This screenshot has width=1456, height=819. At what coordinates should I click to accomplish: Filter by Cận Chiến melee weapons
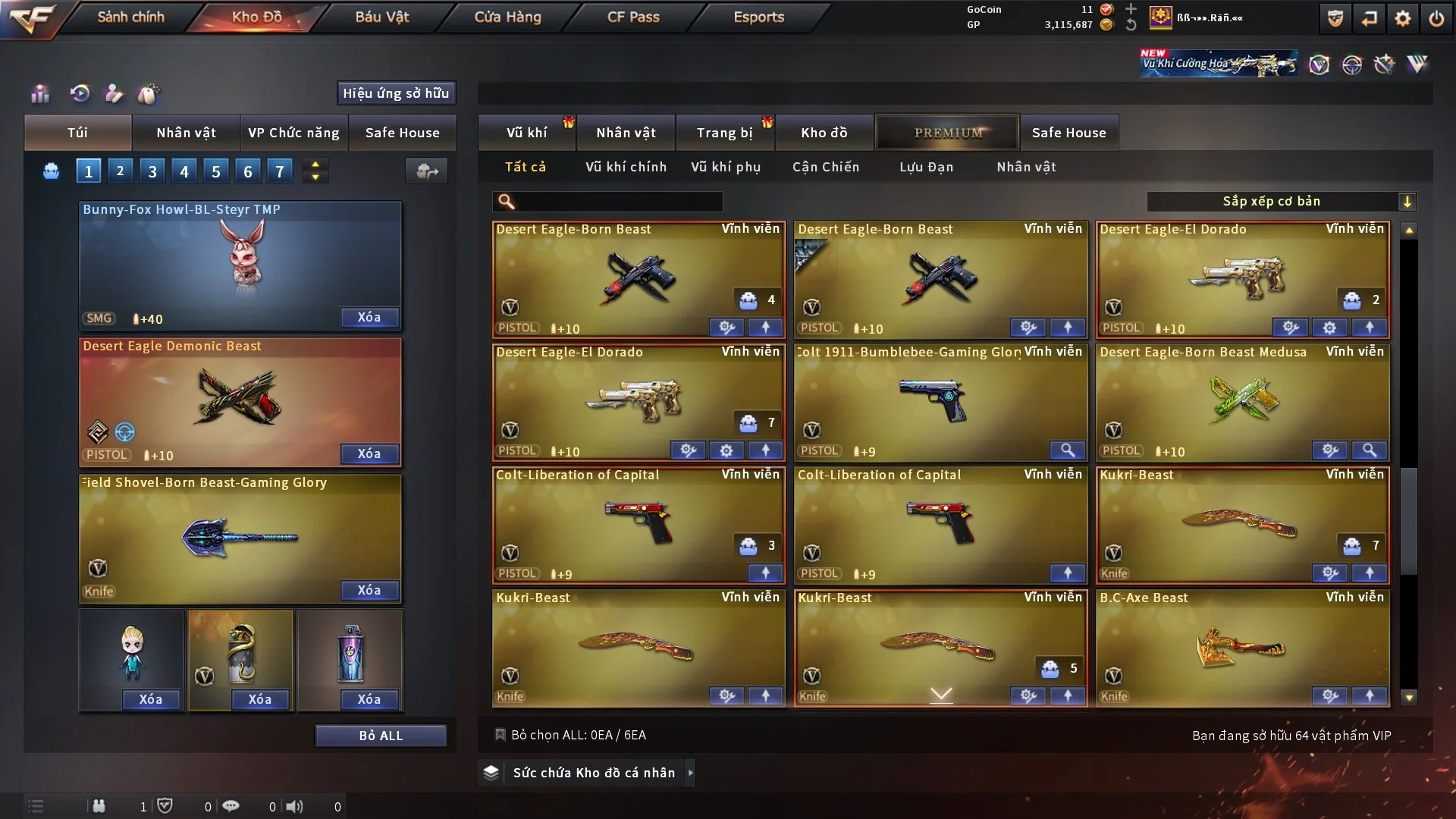click(826, 167)
